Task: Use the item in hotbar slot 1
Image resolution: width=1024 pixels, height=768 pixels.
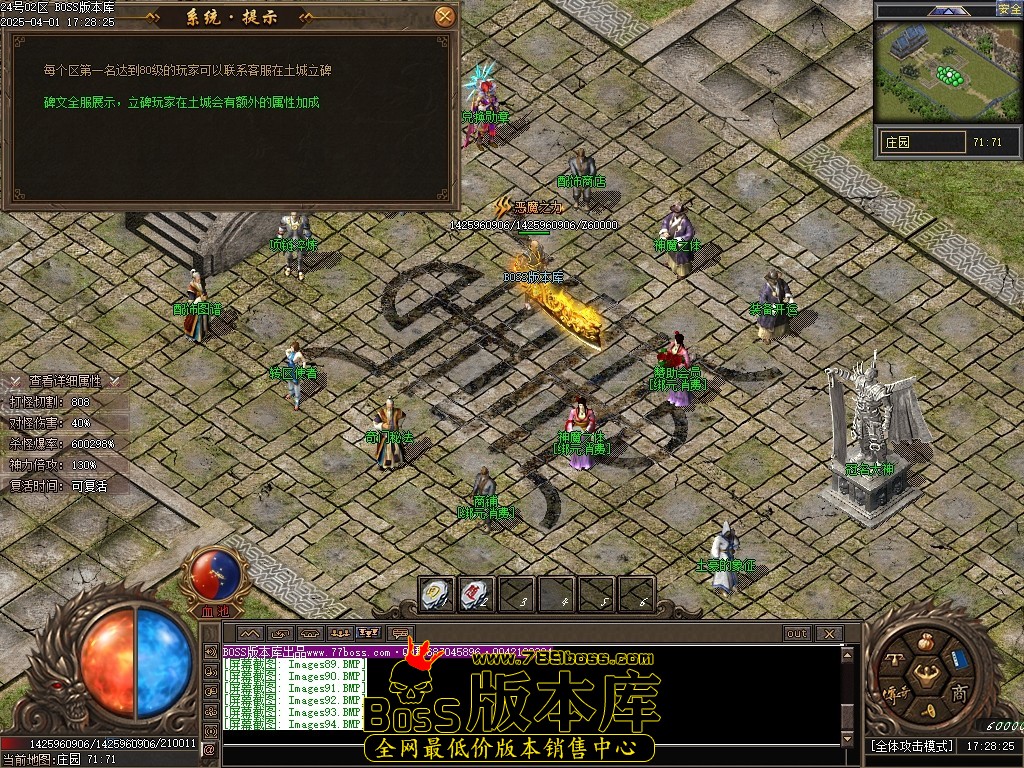Action: (x=437, y=595)
